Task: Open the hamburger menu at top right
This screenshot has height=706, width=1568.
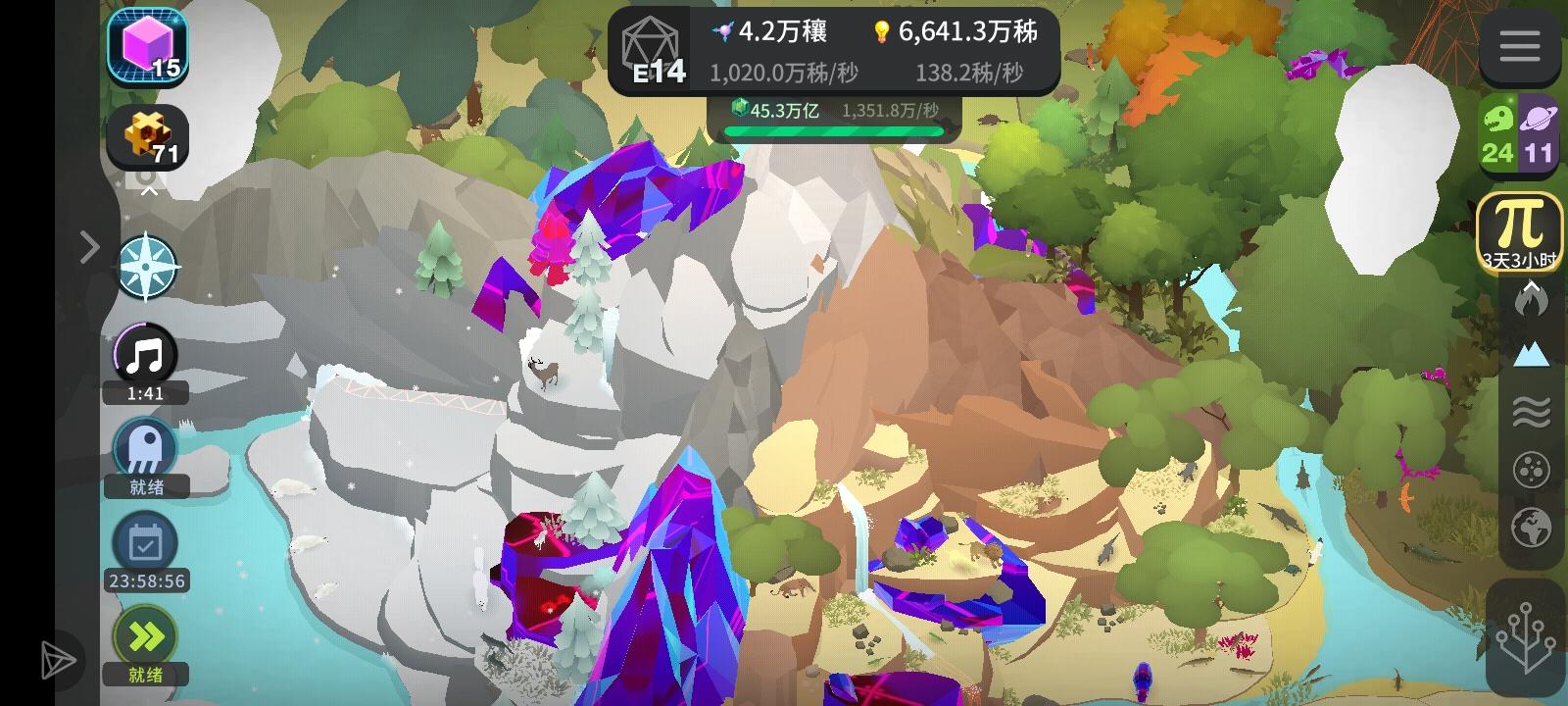Action: click(1521, 47)
